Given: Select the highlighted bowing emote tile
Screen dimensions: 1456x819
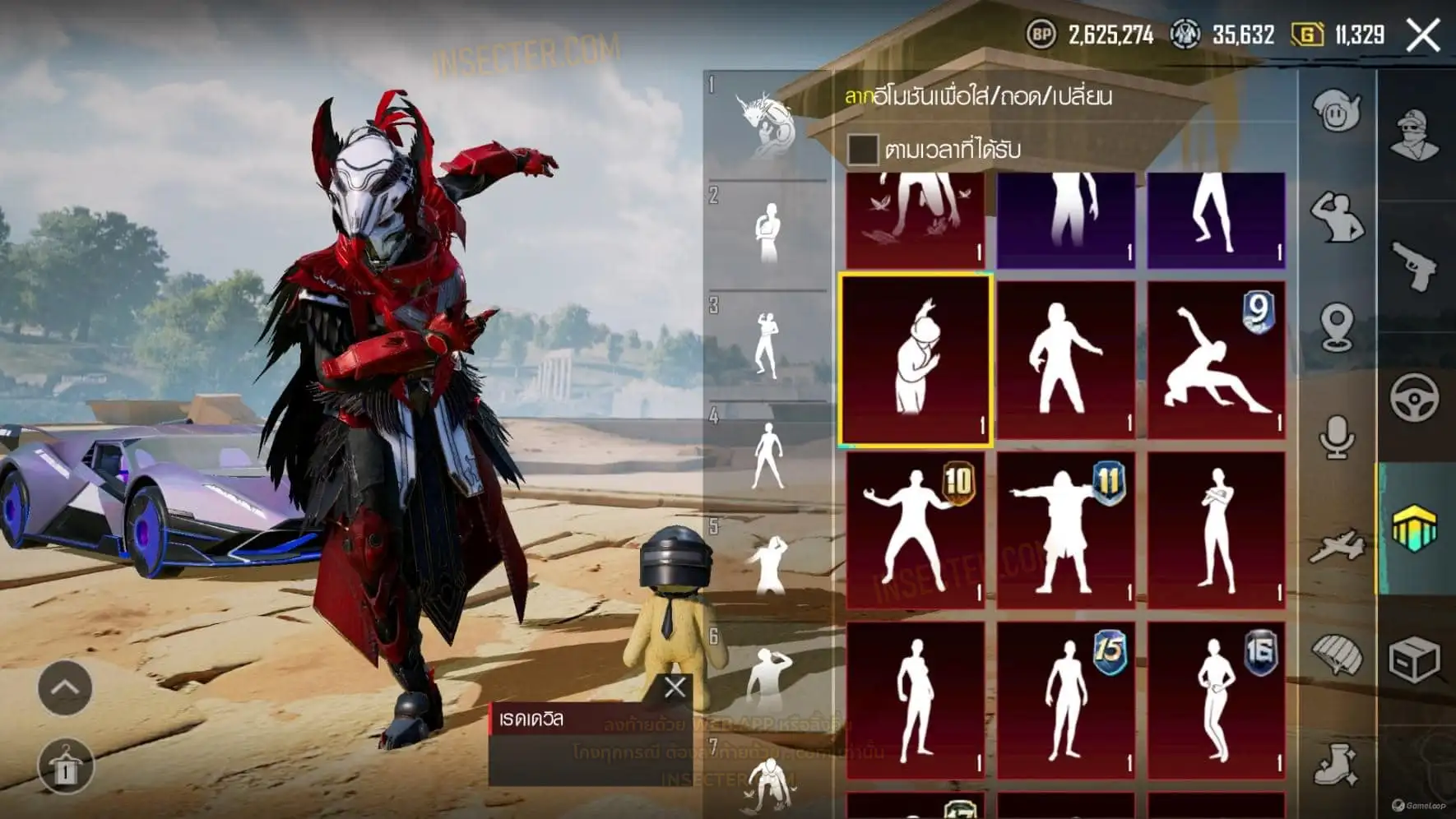Looking at the screenshot, I should tap(916, 360).
